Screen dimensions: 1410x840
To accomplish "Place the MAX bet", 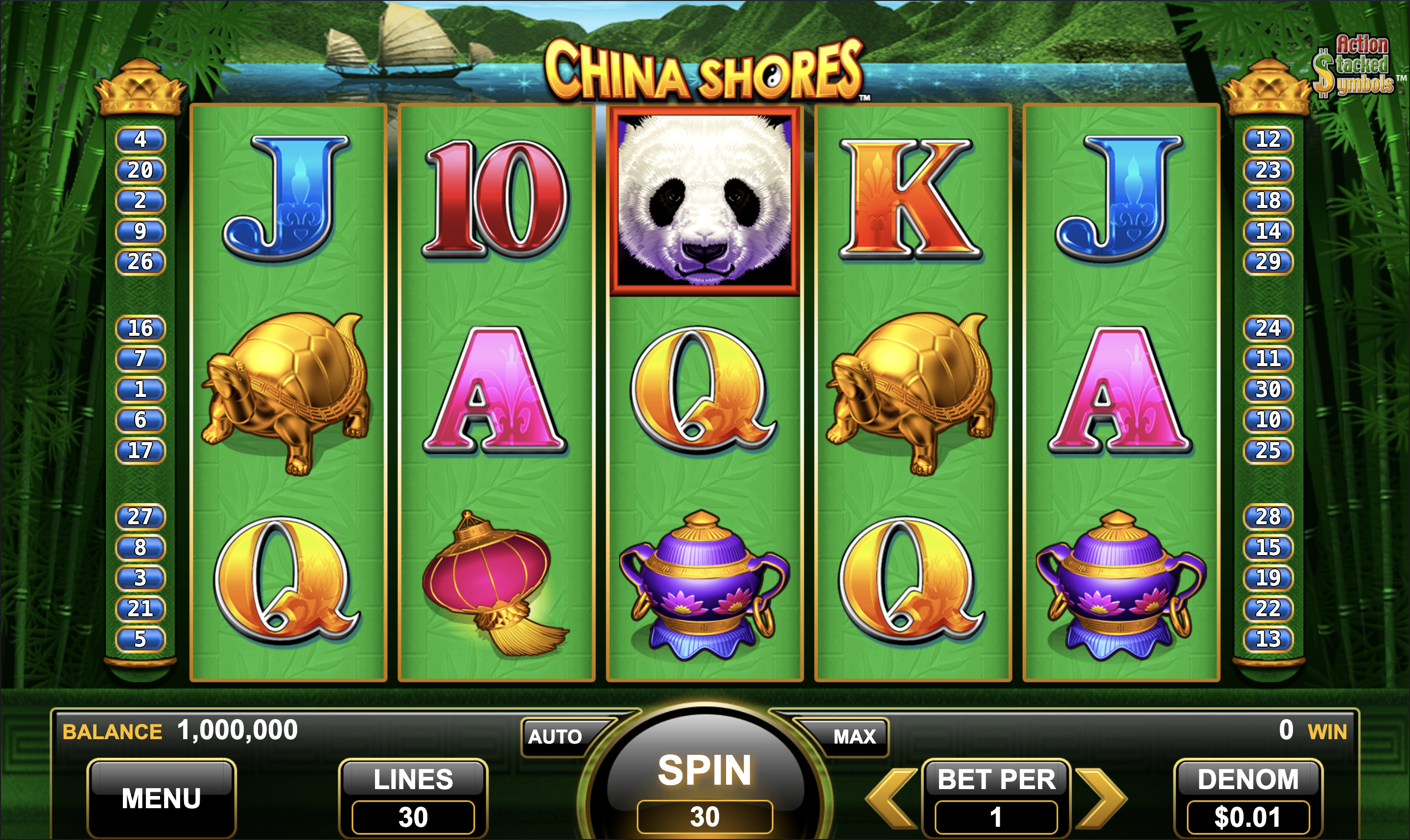I will coord(853,736).
